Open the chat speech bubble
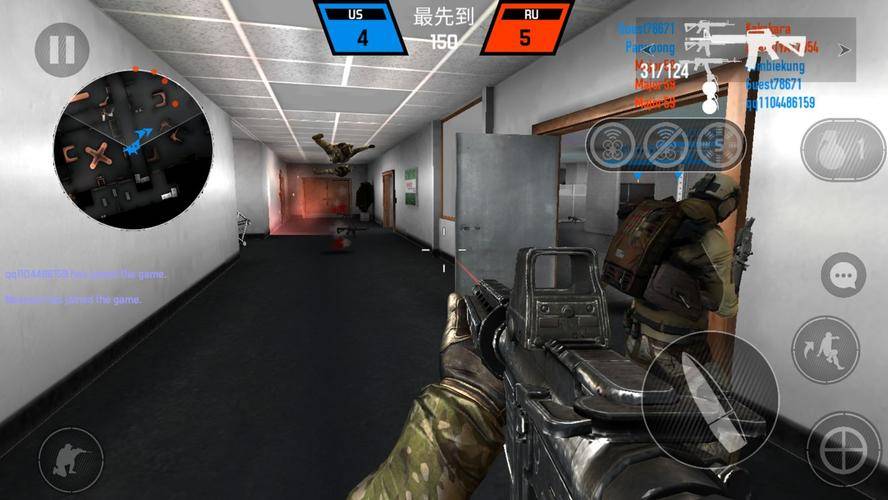The image size is (888, 500). coord(843,275)
